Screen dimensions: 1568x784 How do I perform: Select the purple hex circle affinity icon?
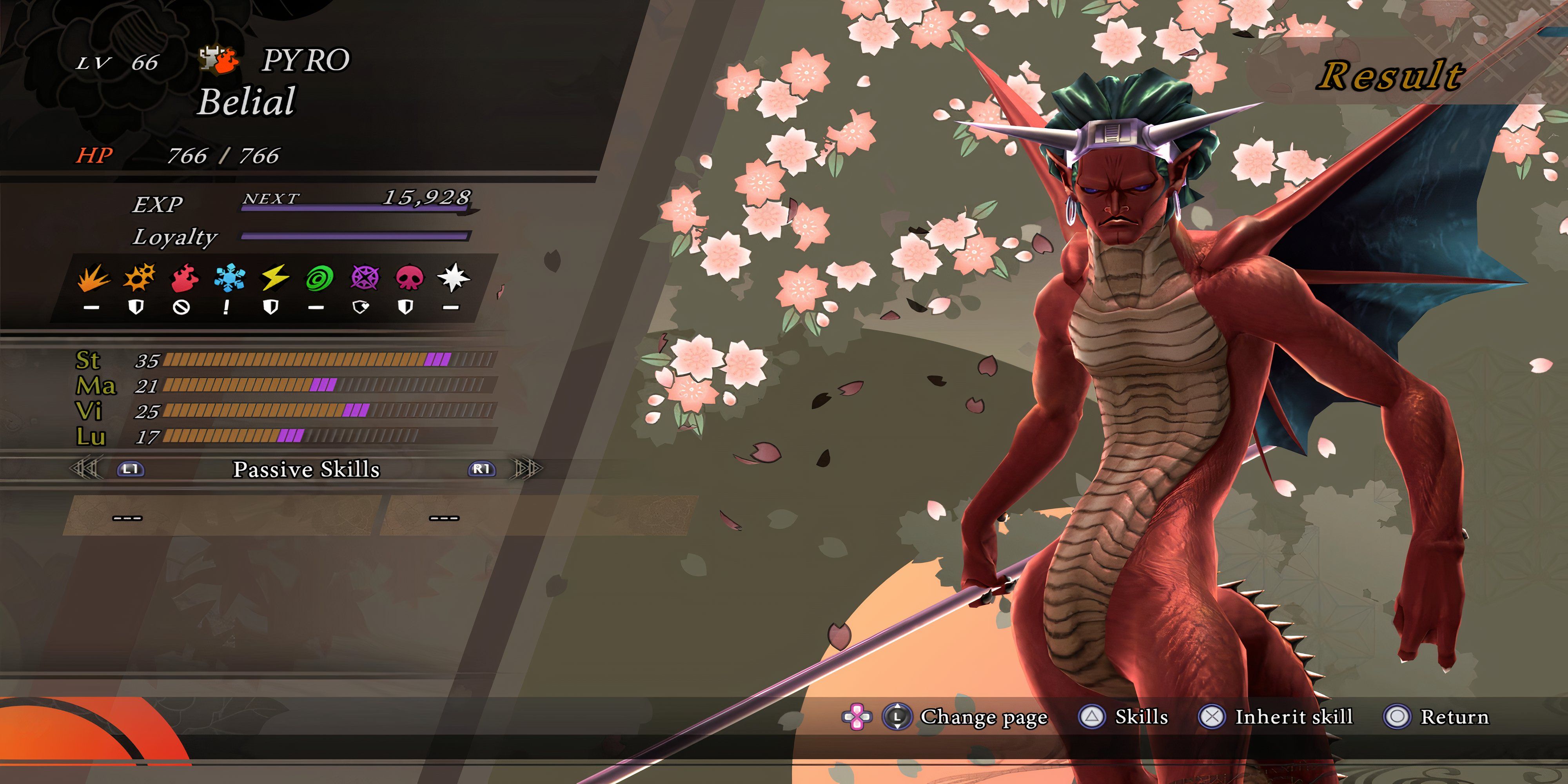pyautogui.click(x=365, y=278)
